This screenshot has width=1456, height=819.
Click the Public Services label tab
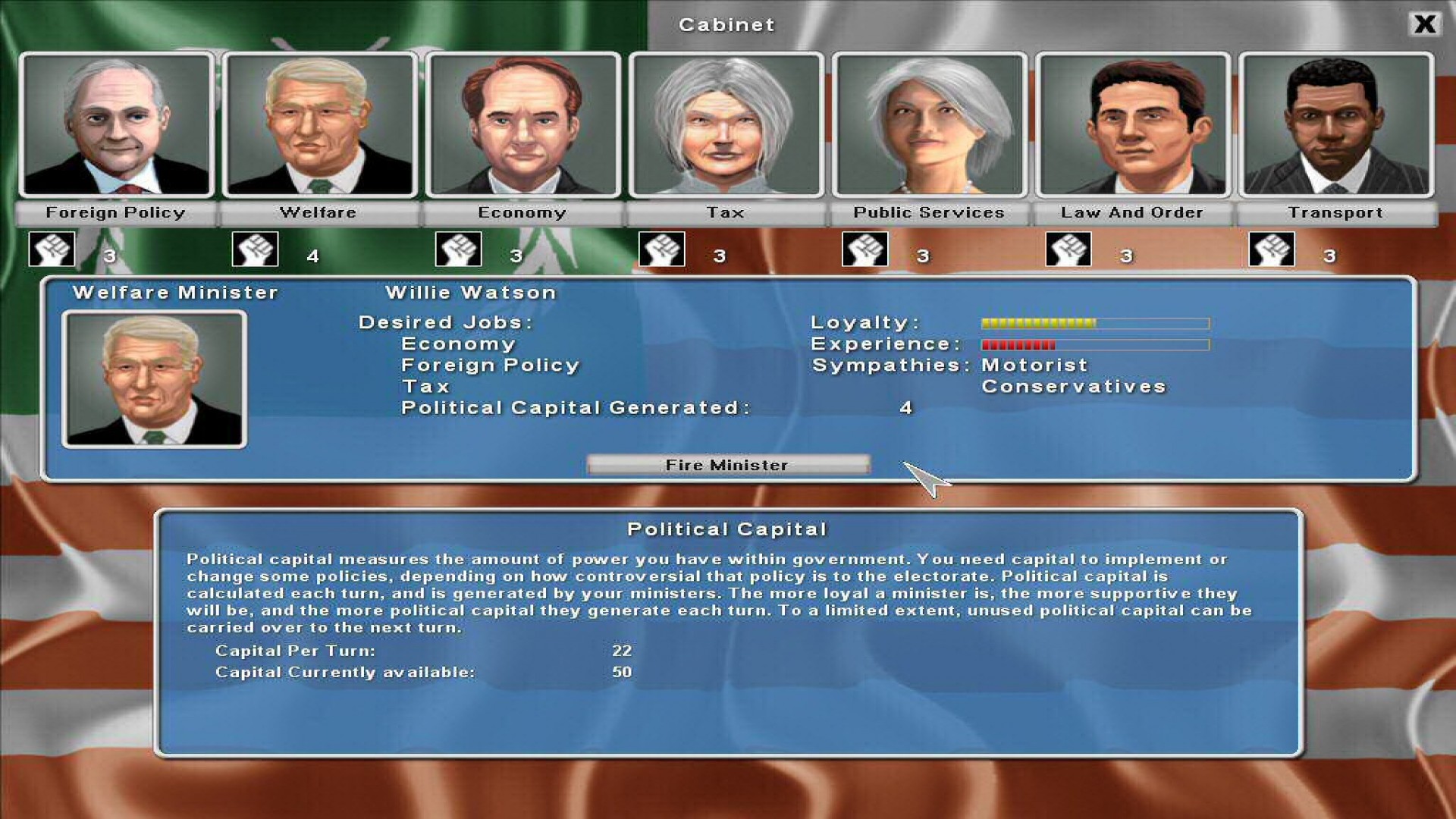[x=929, y=213]
